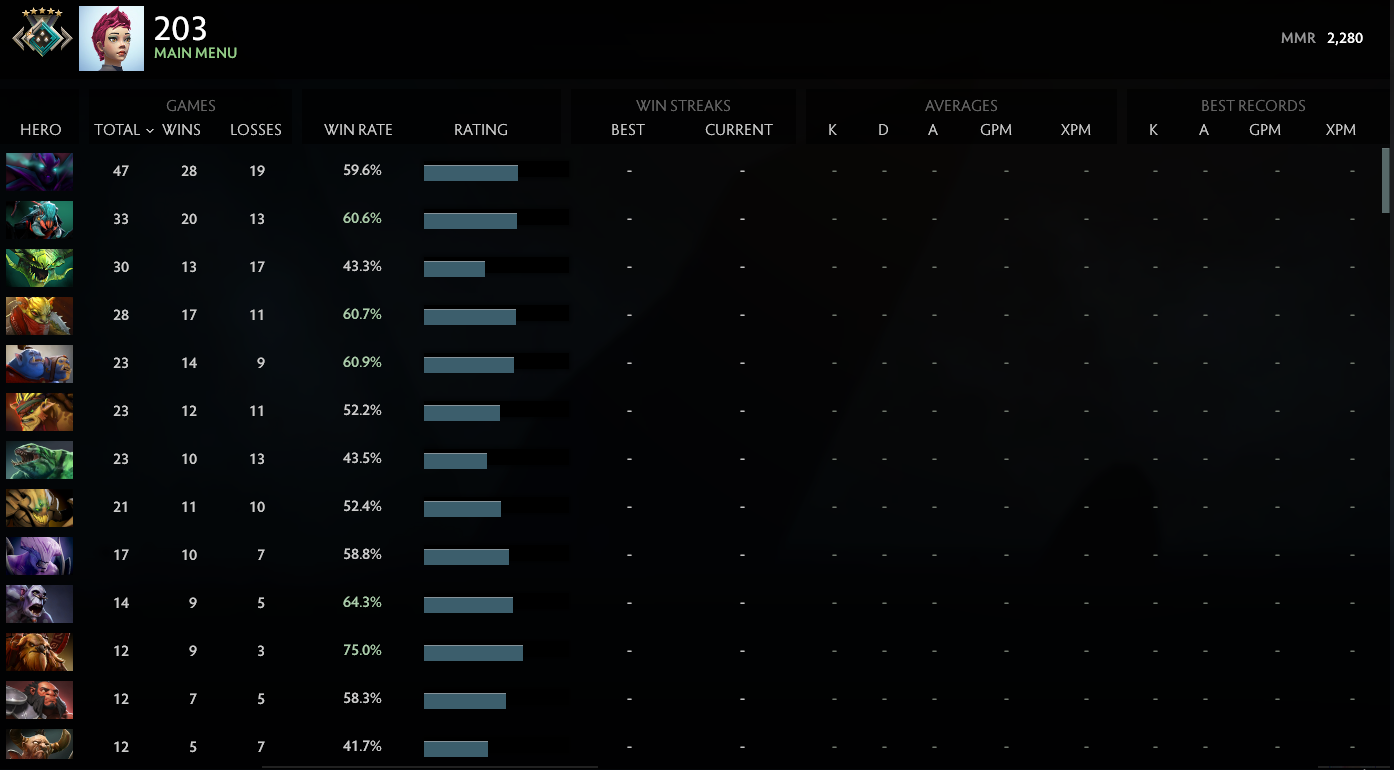Sort heroes by the RATING column
Screen dimensions: 1394x770
[481, 129]
